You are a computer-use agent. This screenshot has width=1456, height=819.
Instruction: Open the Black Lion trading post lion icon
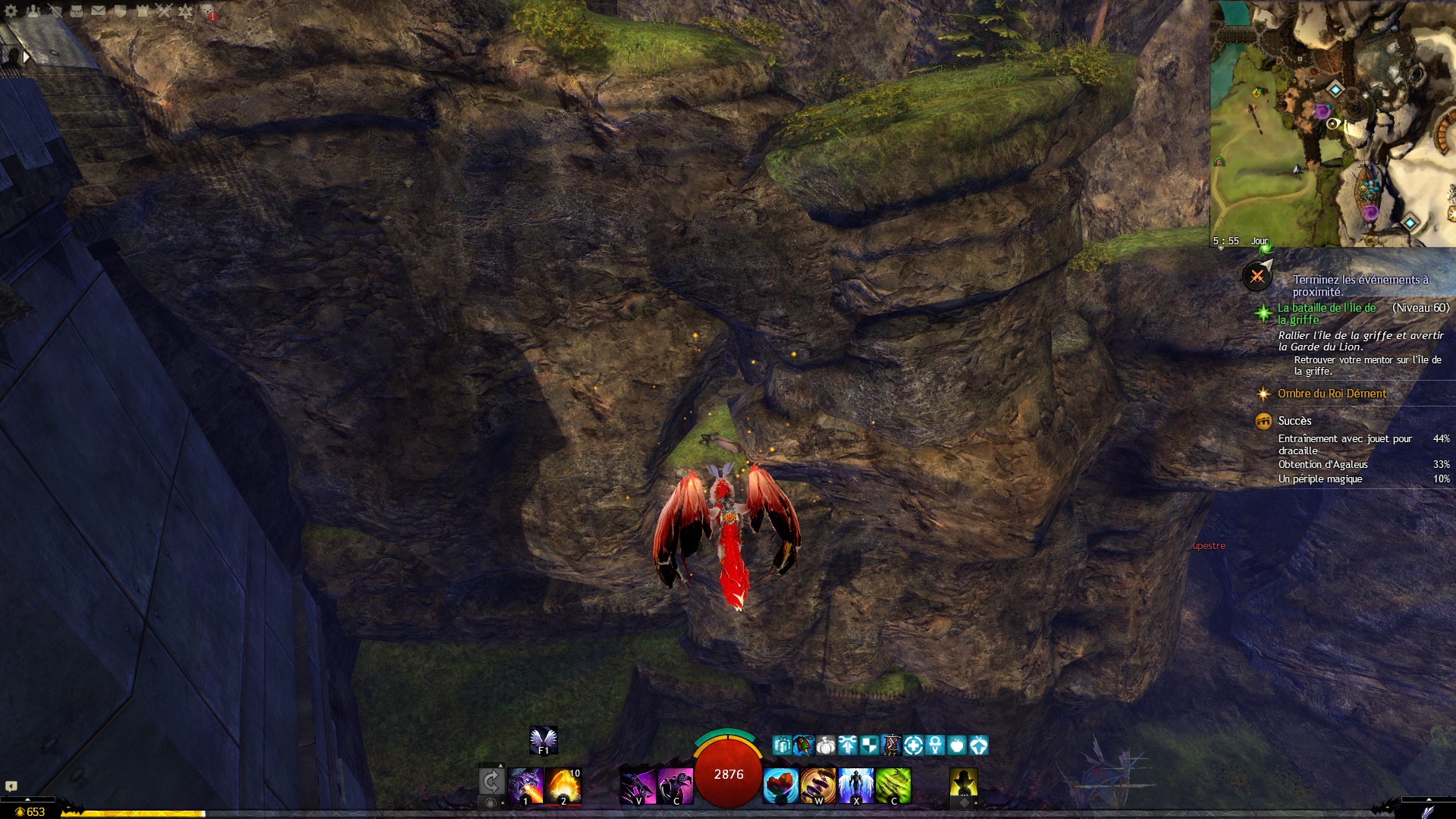(208, 11)
